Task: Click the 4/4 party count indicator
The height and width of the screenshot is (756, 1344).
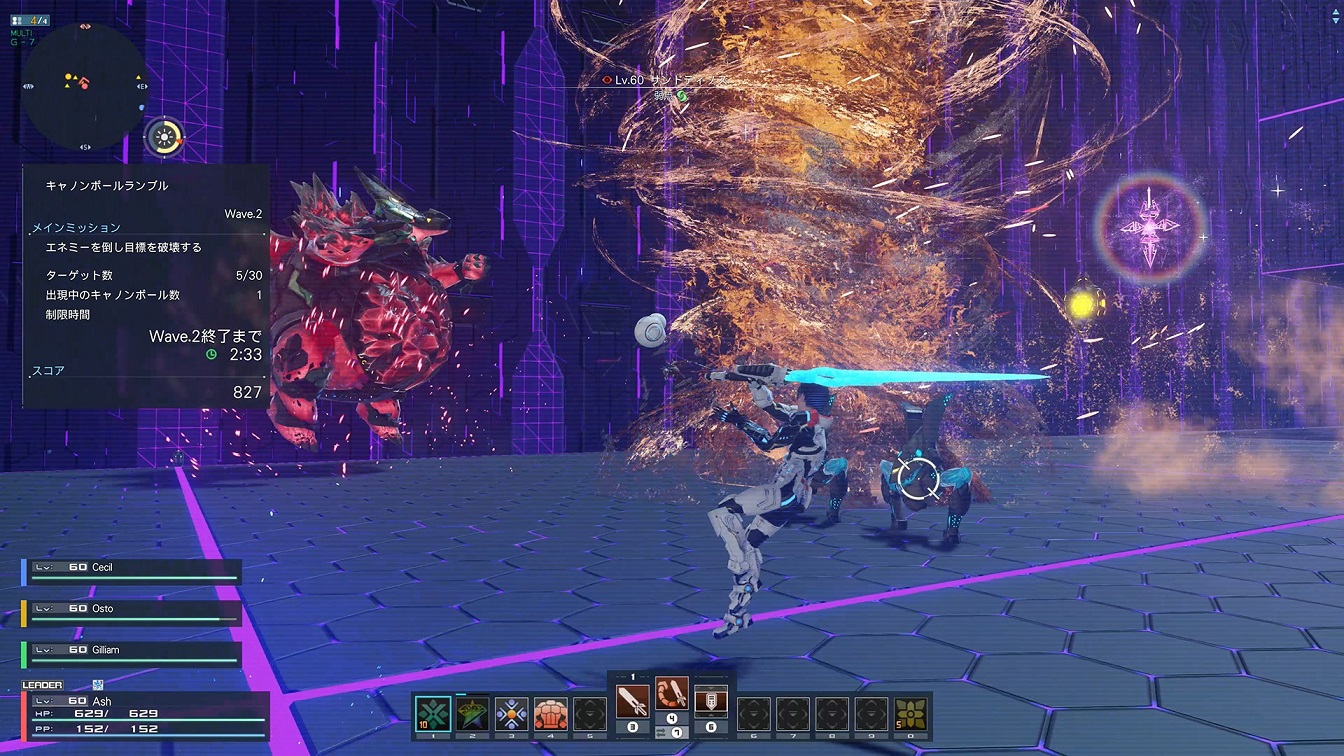Action: (x=30, y=18)
